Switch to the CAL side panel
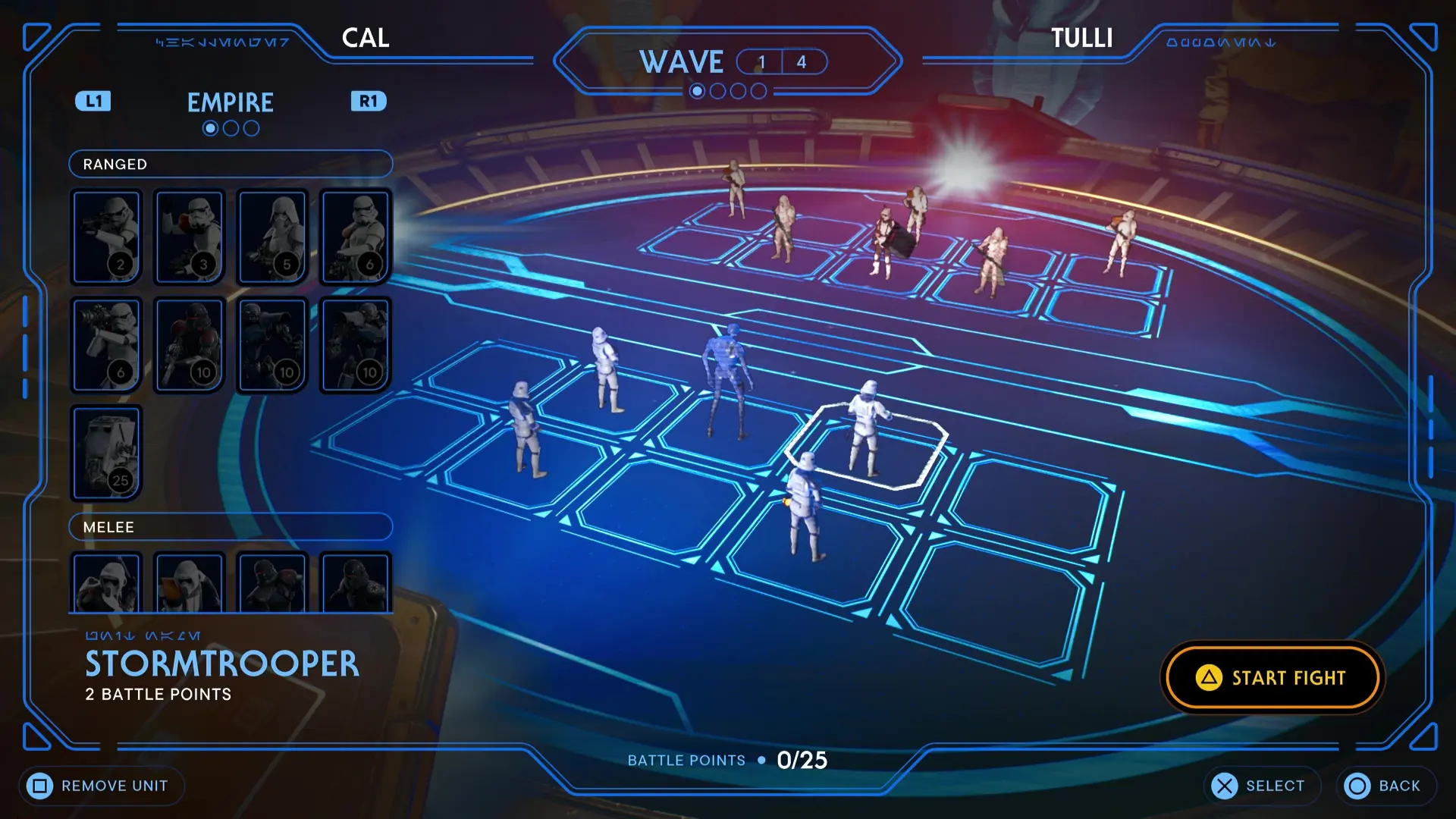This screenshot has width=1456, height=819. coord(366,39)
